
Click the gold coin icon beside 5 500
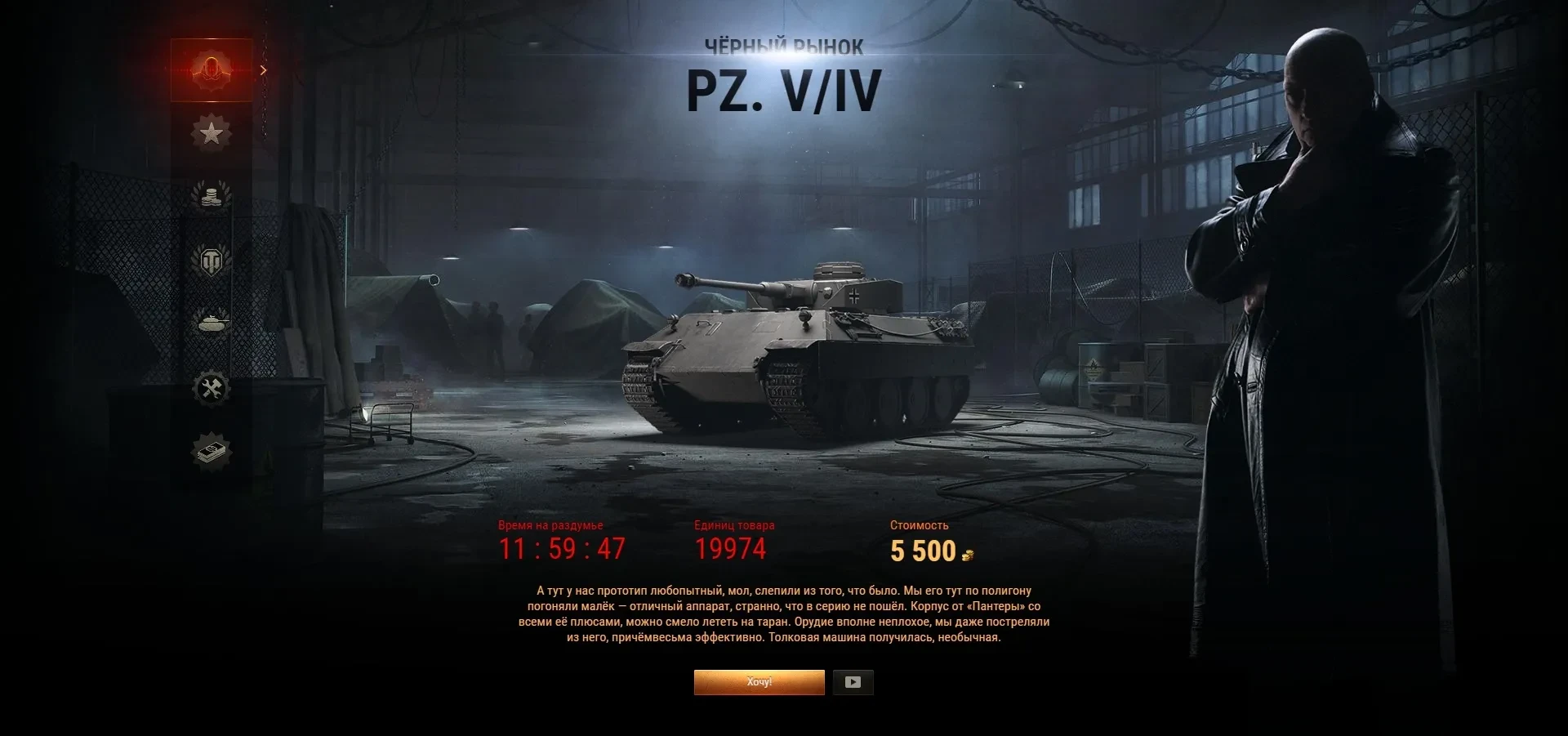(x=969, y=555)
